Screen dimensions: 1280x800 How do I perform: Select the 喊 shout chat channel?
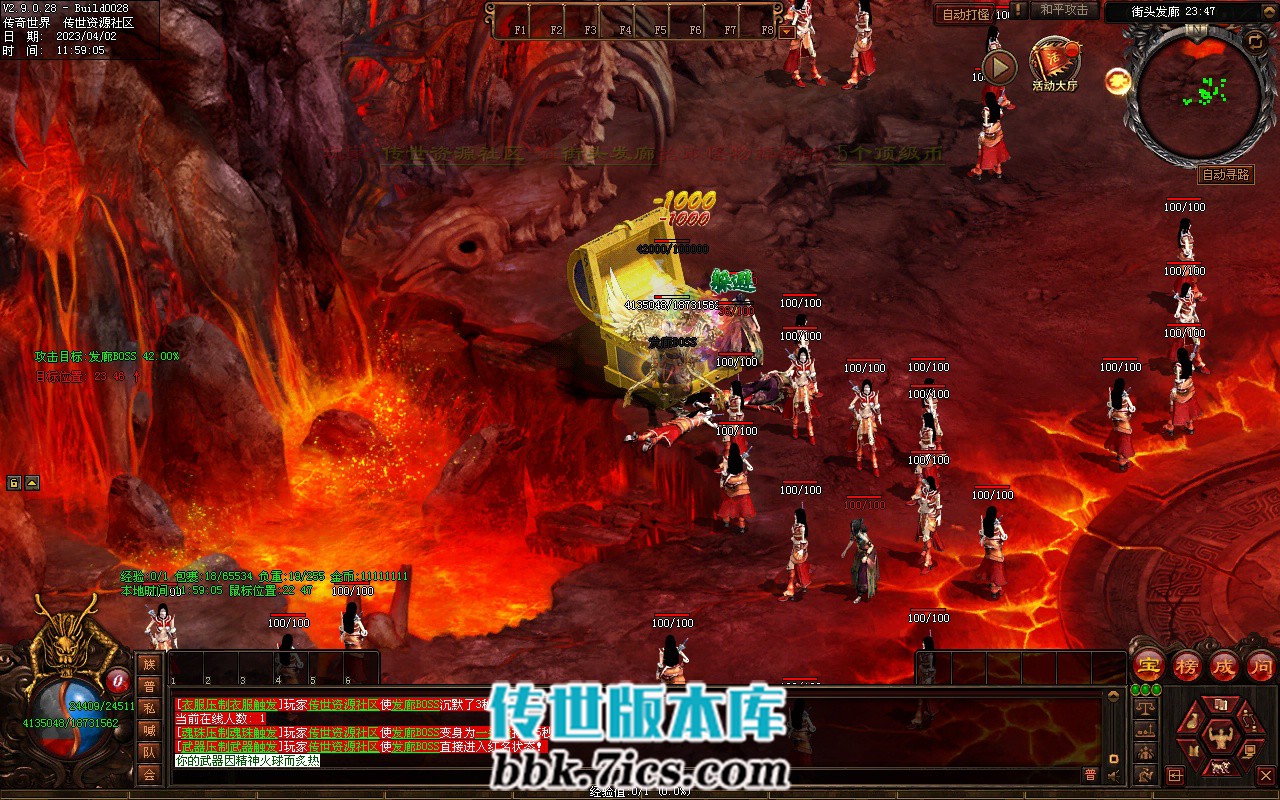tap(149, 730)
